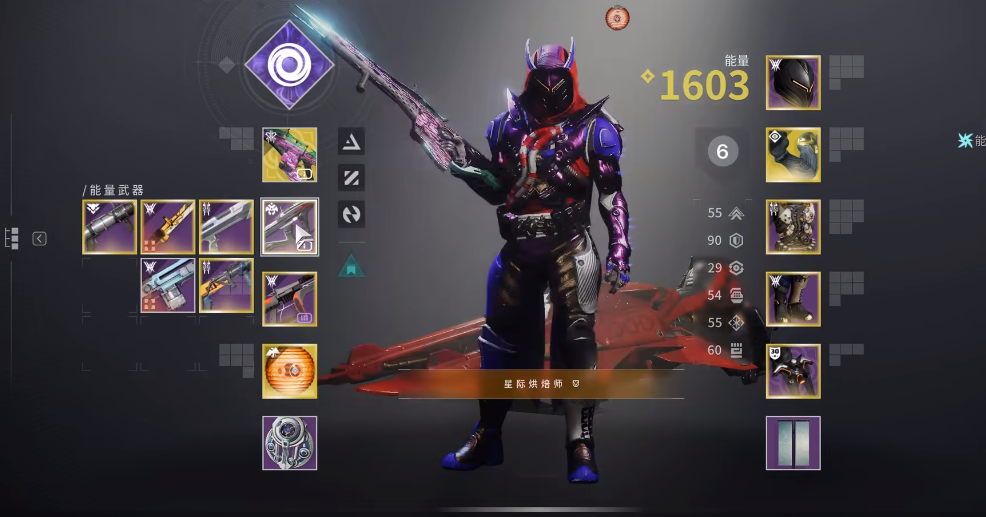Open the Hunter cloak class item slot
This screenshot has width=986, height=517.
click(793, 371)
